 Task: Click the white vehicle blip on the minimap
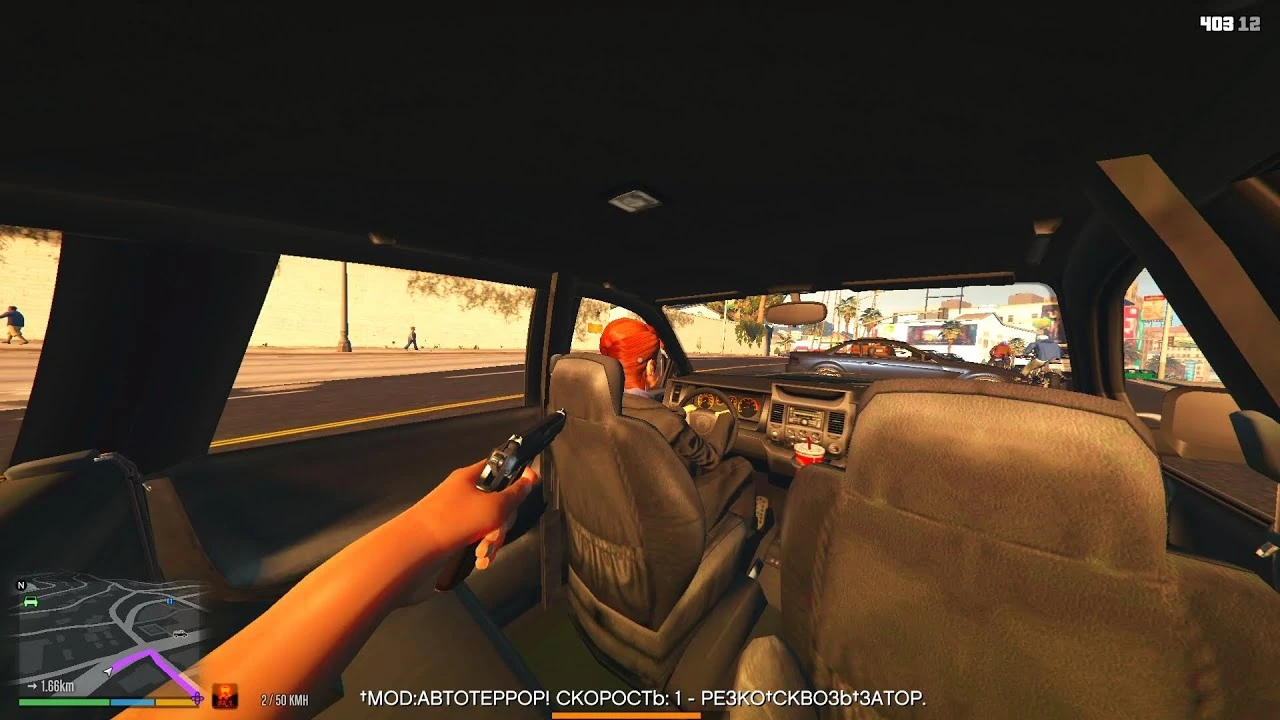click(x=180, y=634)
